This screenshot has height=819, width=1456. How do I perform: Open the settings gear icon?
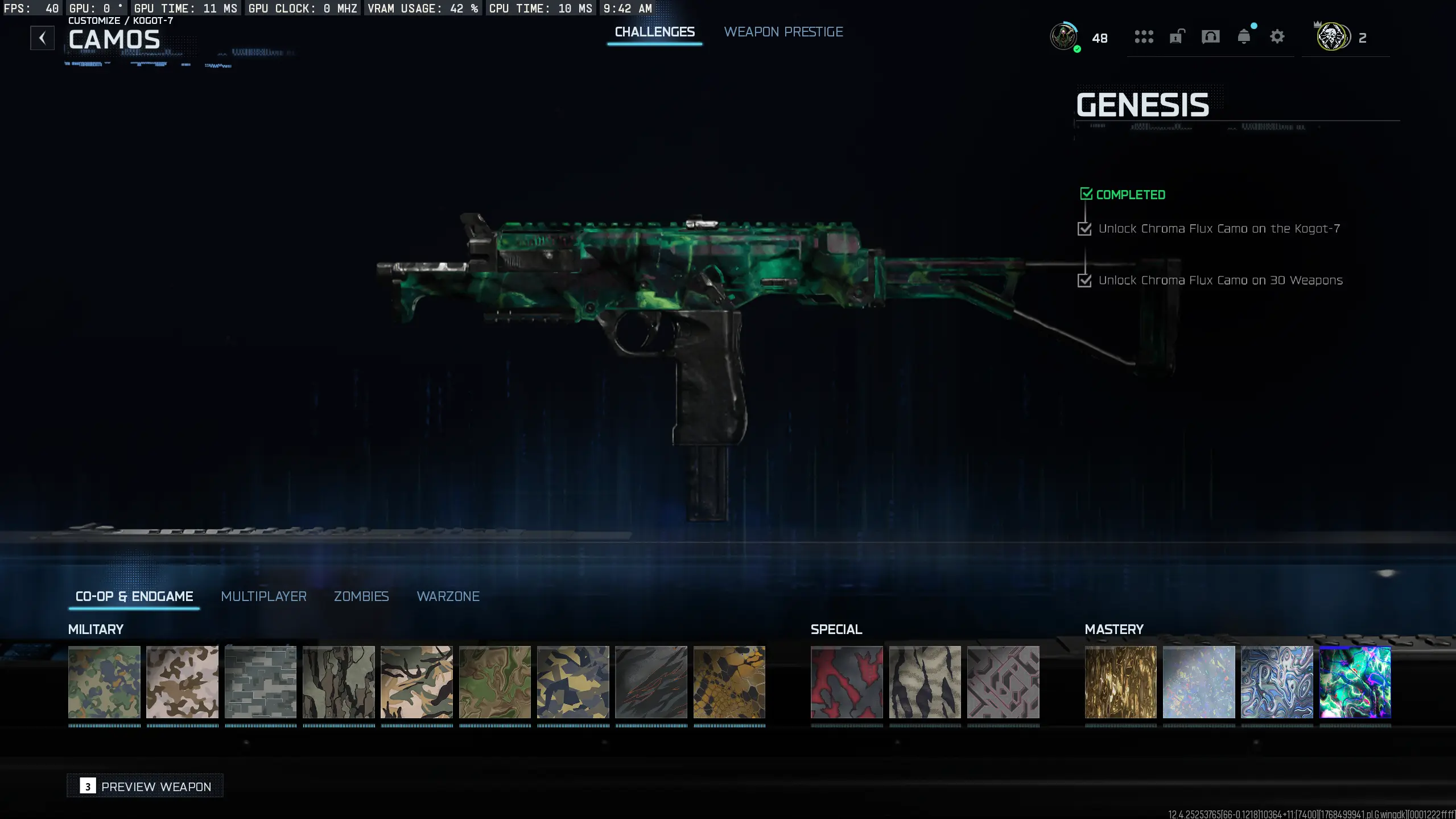(x=1277, y=38)
